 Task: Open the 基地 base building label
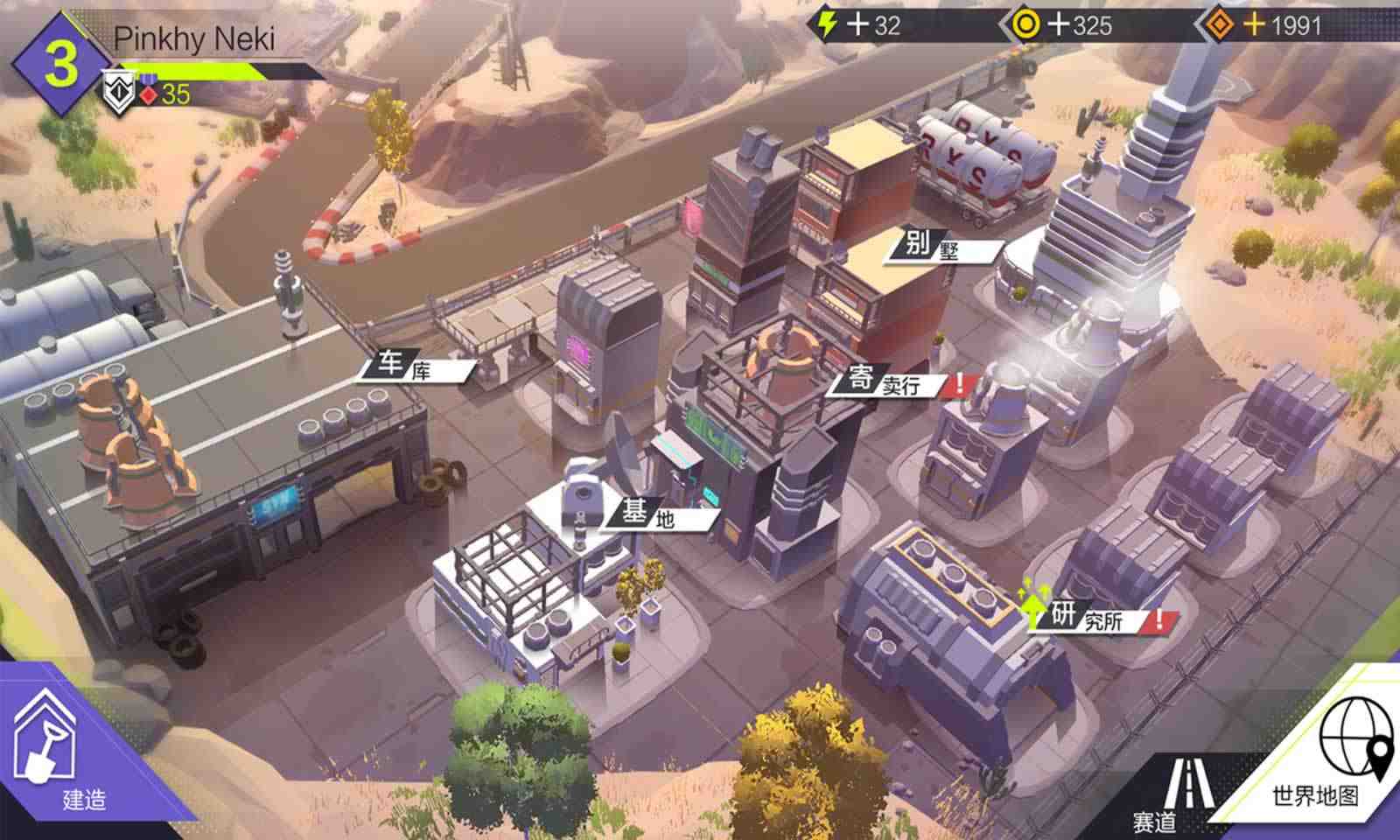648,512
